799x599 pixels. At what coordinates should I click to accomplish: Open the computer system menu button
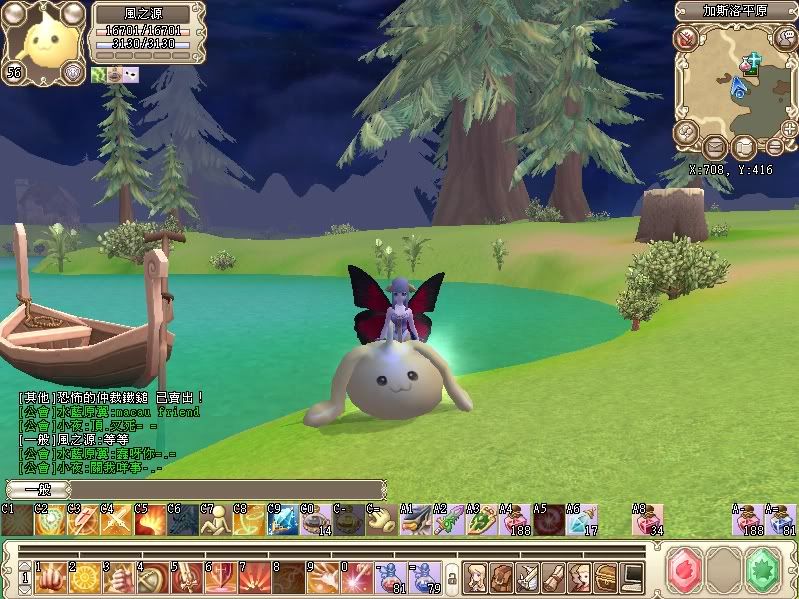632,577
